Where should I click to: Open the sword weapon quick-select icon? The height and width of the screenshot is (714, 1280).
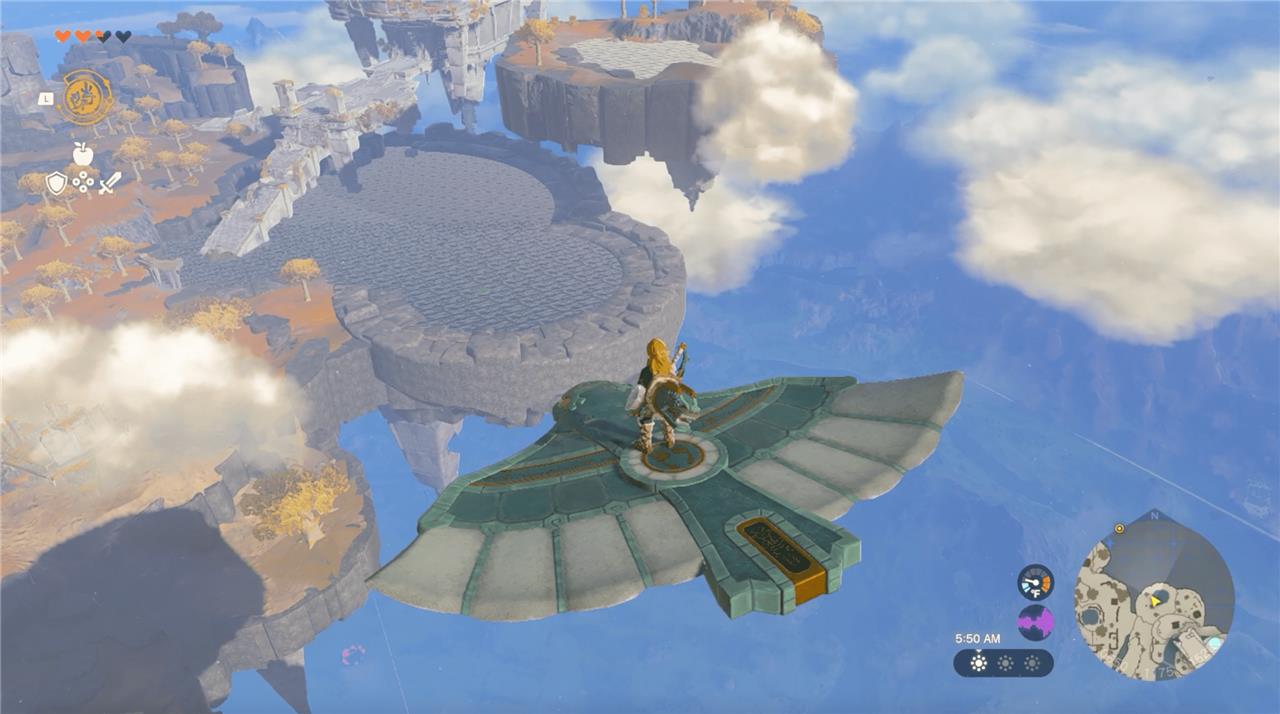[110, 183]
